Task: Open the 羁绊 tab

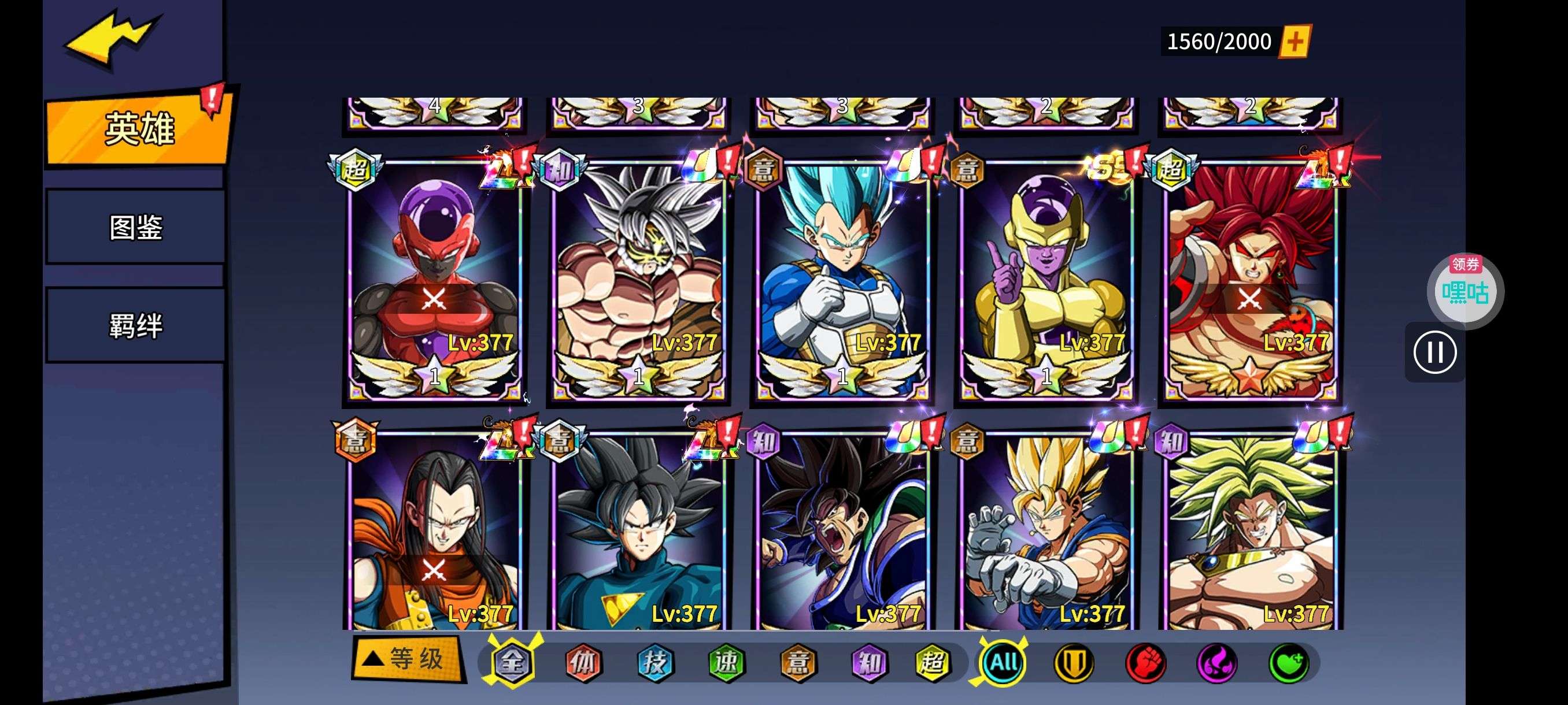Action: 136,325
